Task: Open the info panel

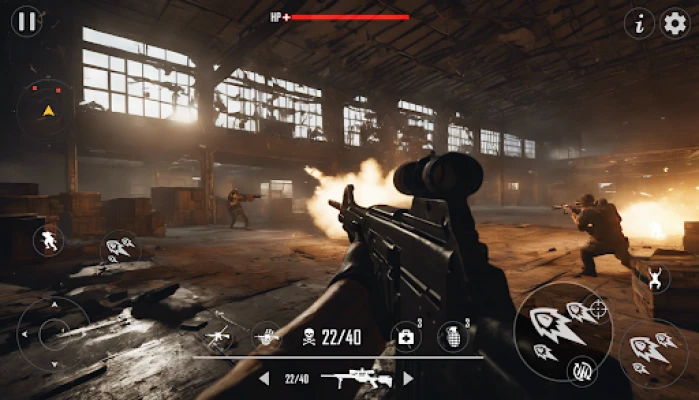Action: [x=639, y=23]
